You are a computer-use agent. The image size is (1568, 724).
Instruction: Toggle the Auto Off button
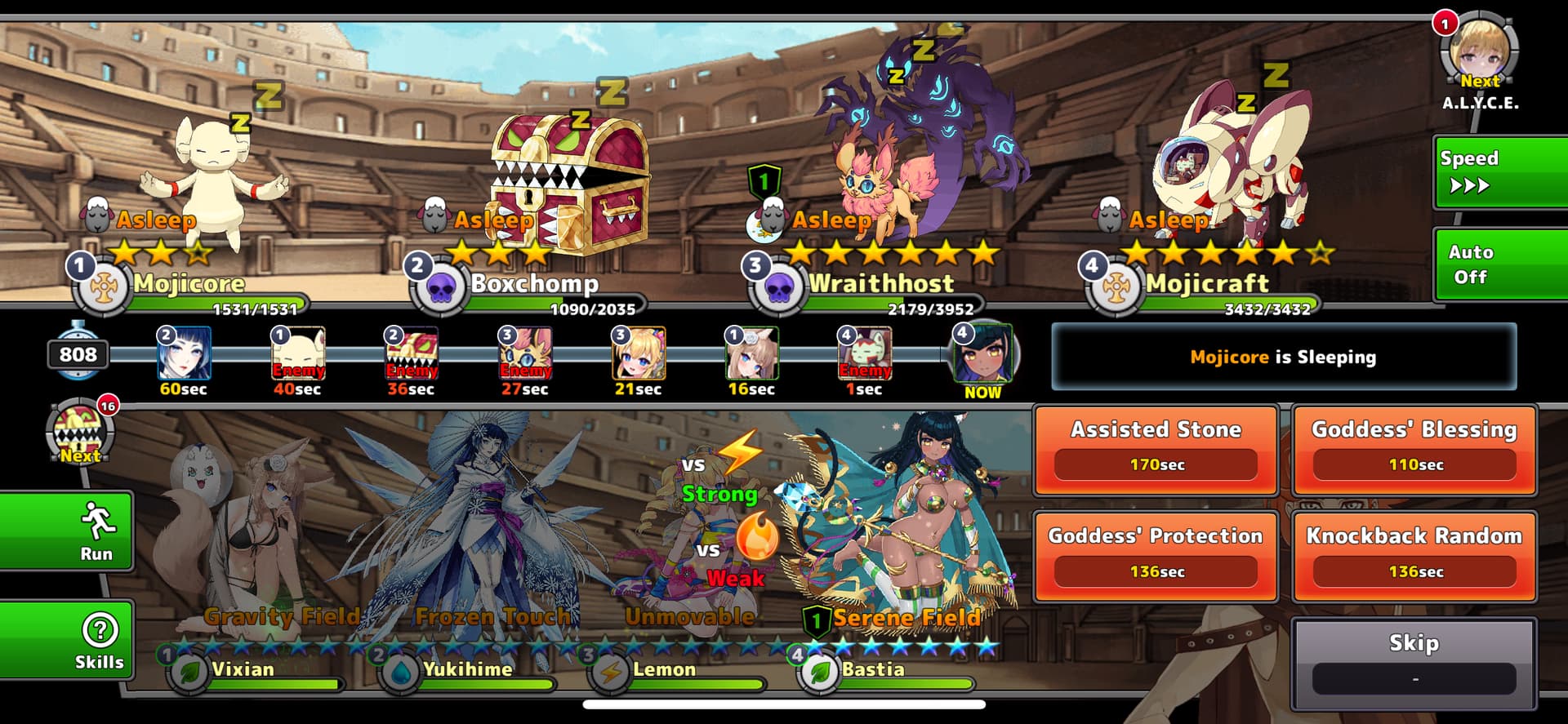click(1501, 264)
